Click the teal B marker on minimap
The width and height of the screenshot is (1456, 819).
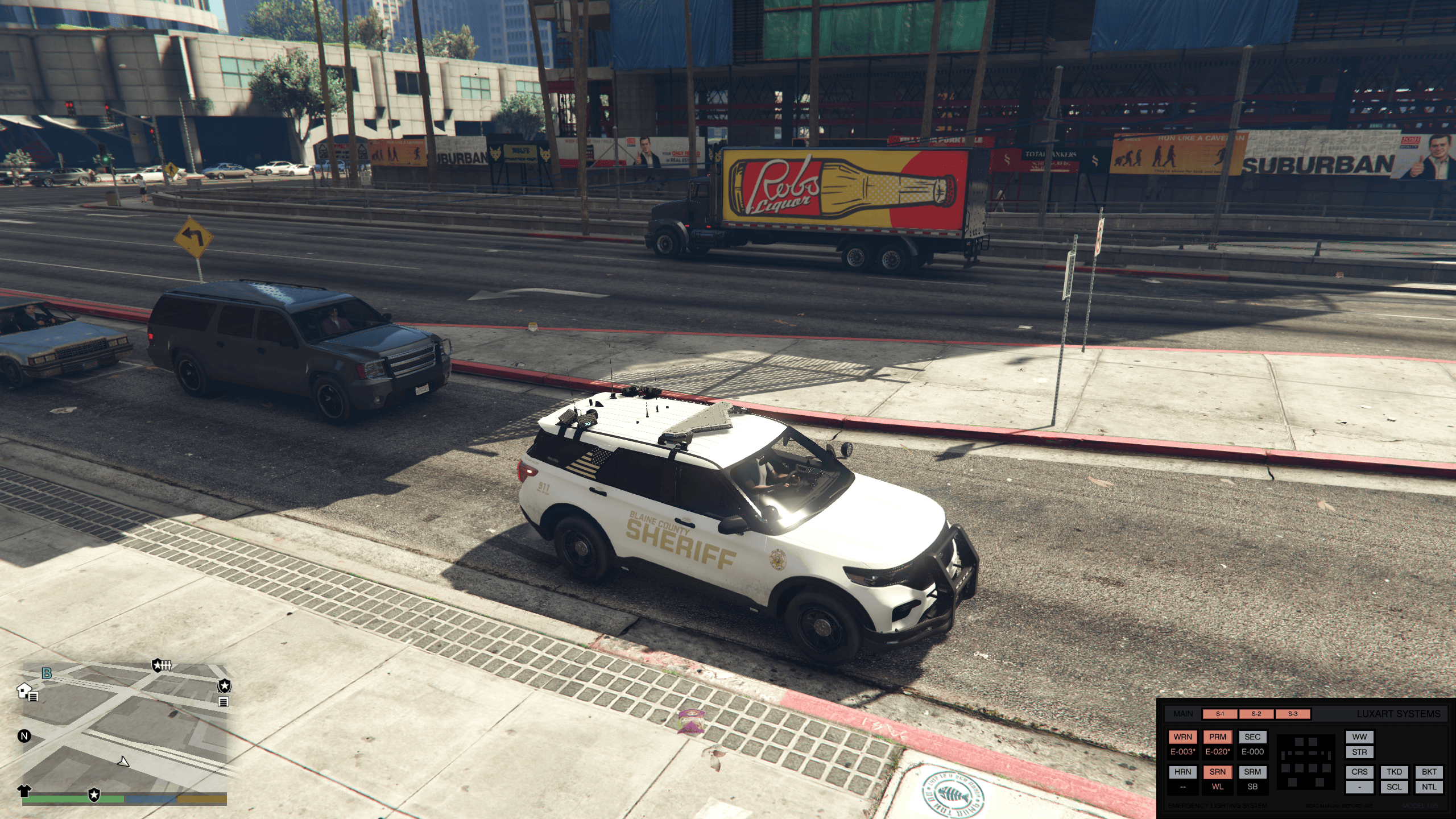pyautogui.click(x=47, y=673)
